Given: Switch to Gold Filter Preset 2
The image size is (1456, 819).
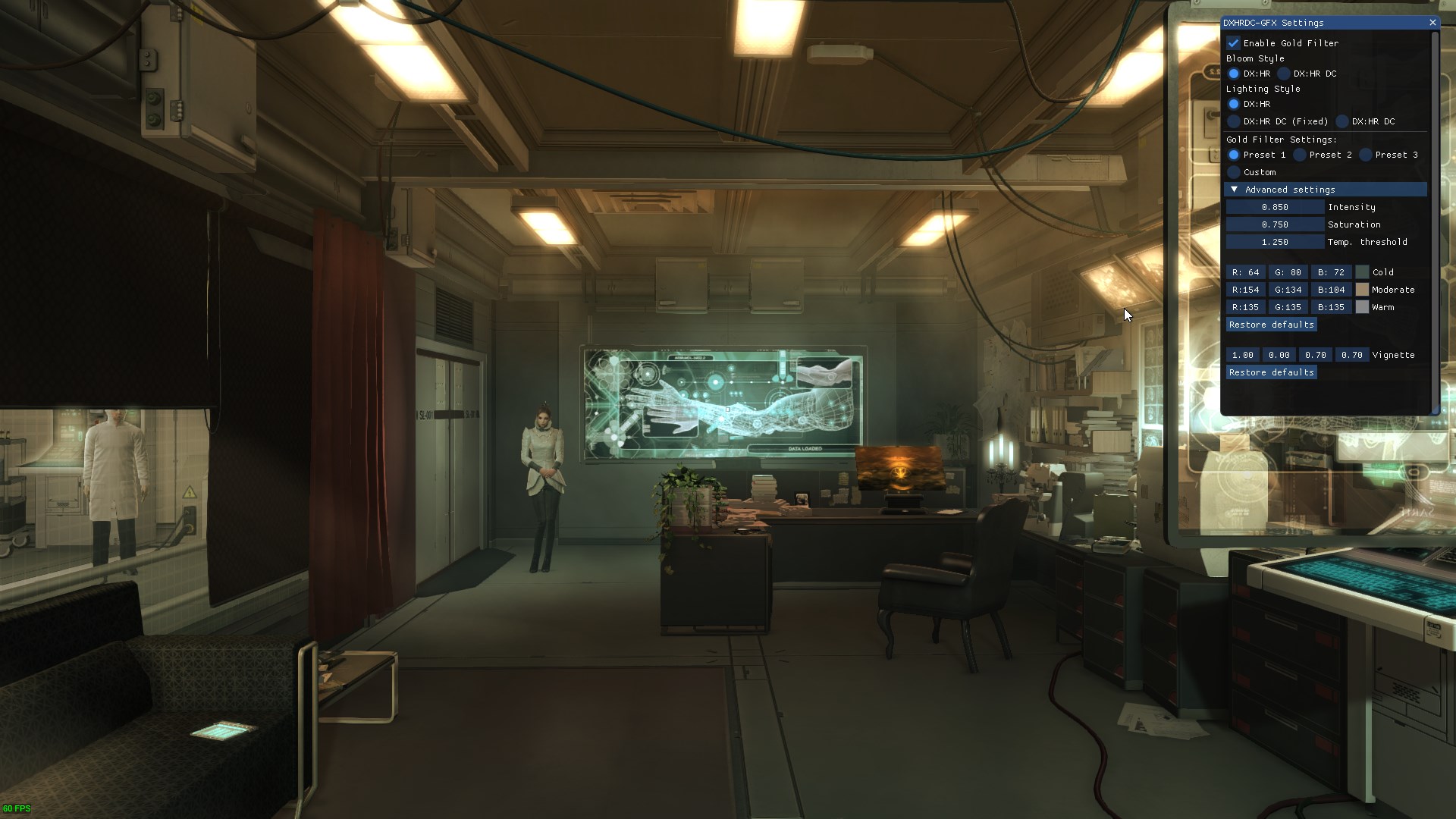Looking at the screenshot, I should coord(1300,155).
